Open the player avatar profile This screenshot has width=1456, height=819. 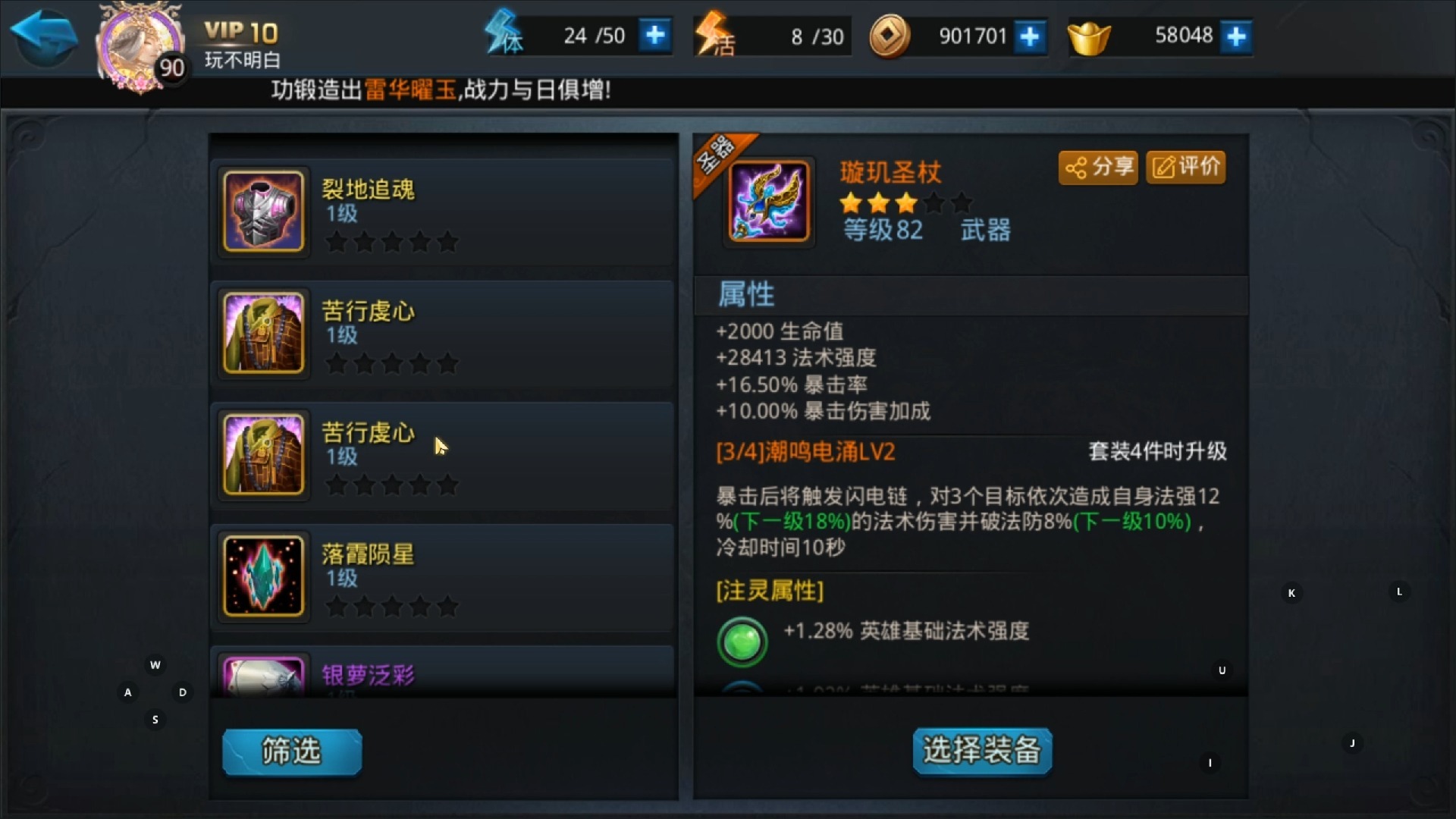pos(136,42)
